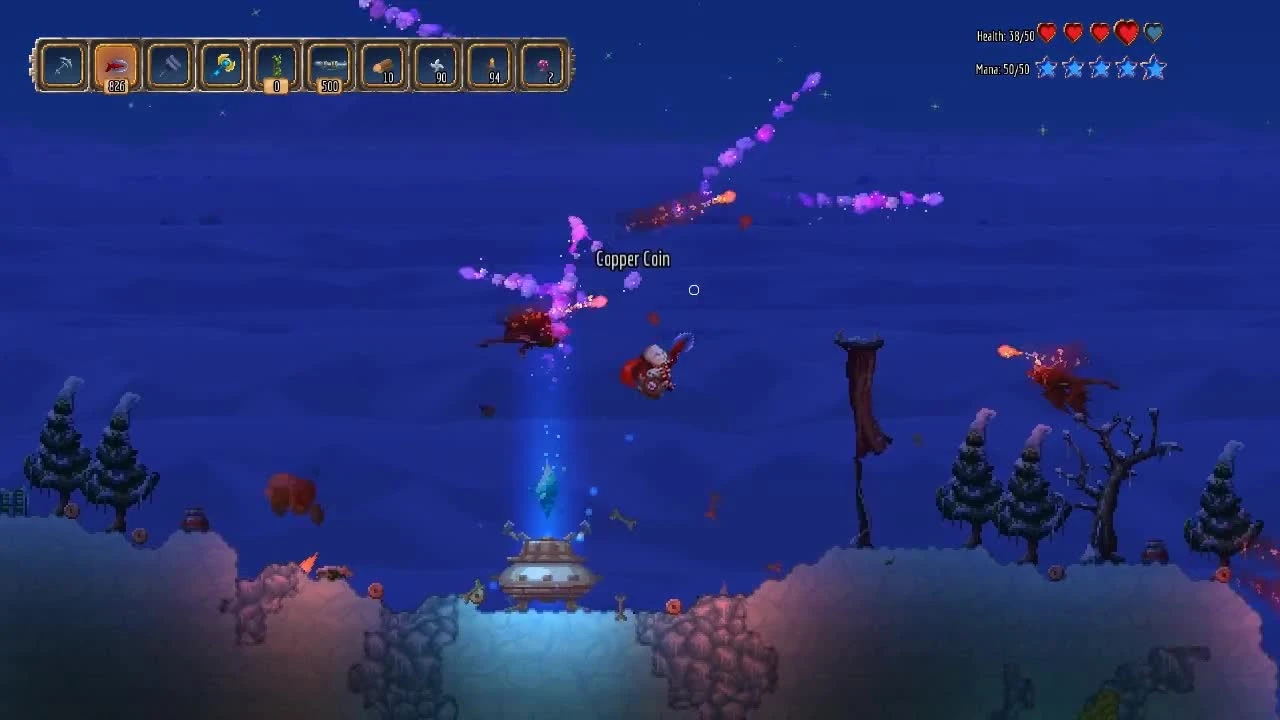Click the last empty mana star
Viewport: 1280px width, 720px height.
tap(1155, 69)
